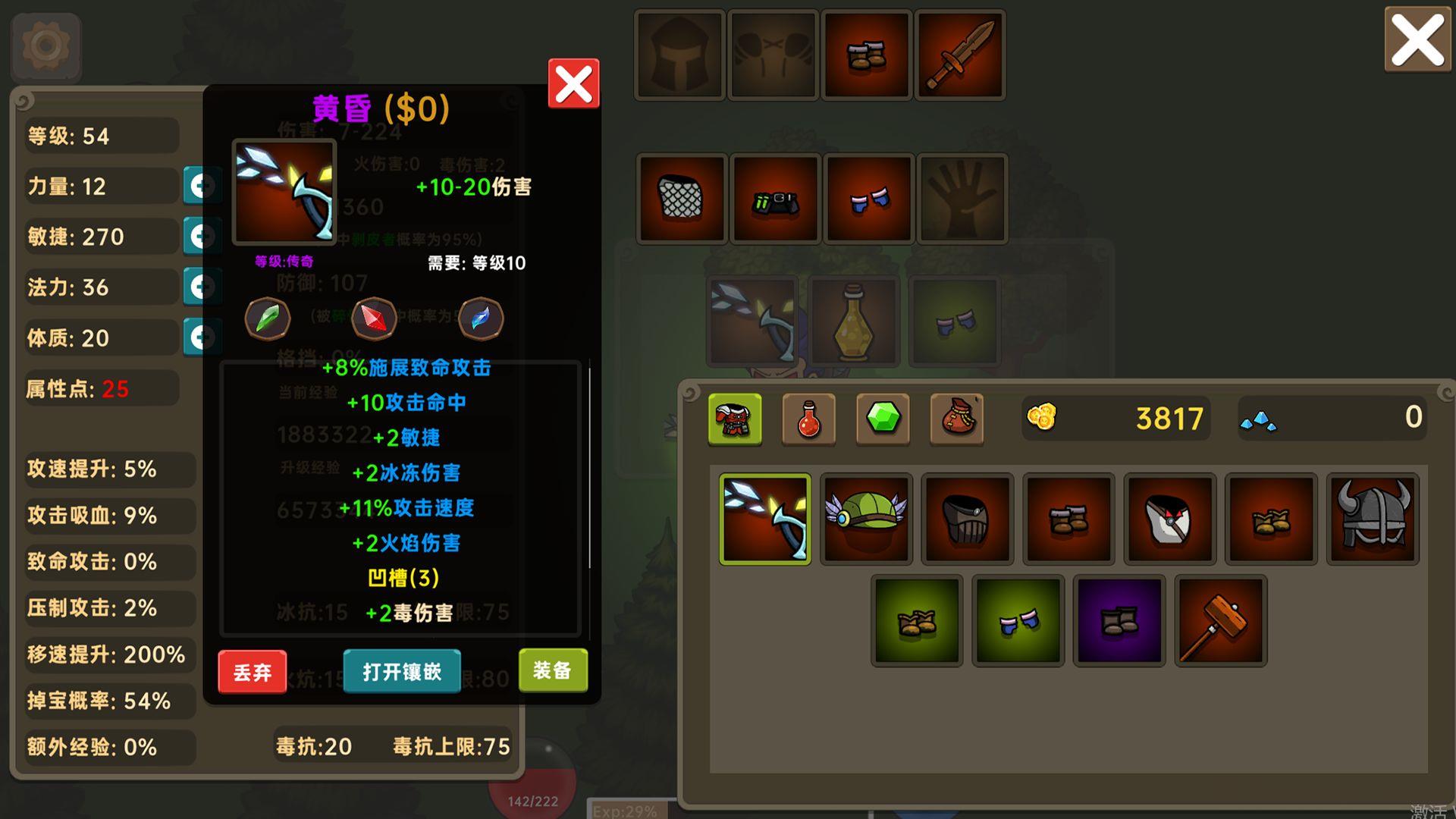Image resolution: width=1456 pixels, height=819 pixels.
Task: Select the wooden hammer in inventory
Action: pyautogui.click(x=1220, y=621)
